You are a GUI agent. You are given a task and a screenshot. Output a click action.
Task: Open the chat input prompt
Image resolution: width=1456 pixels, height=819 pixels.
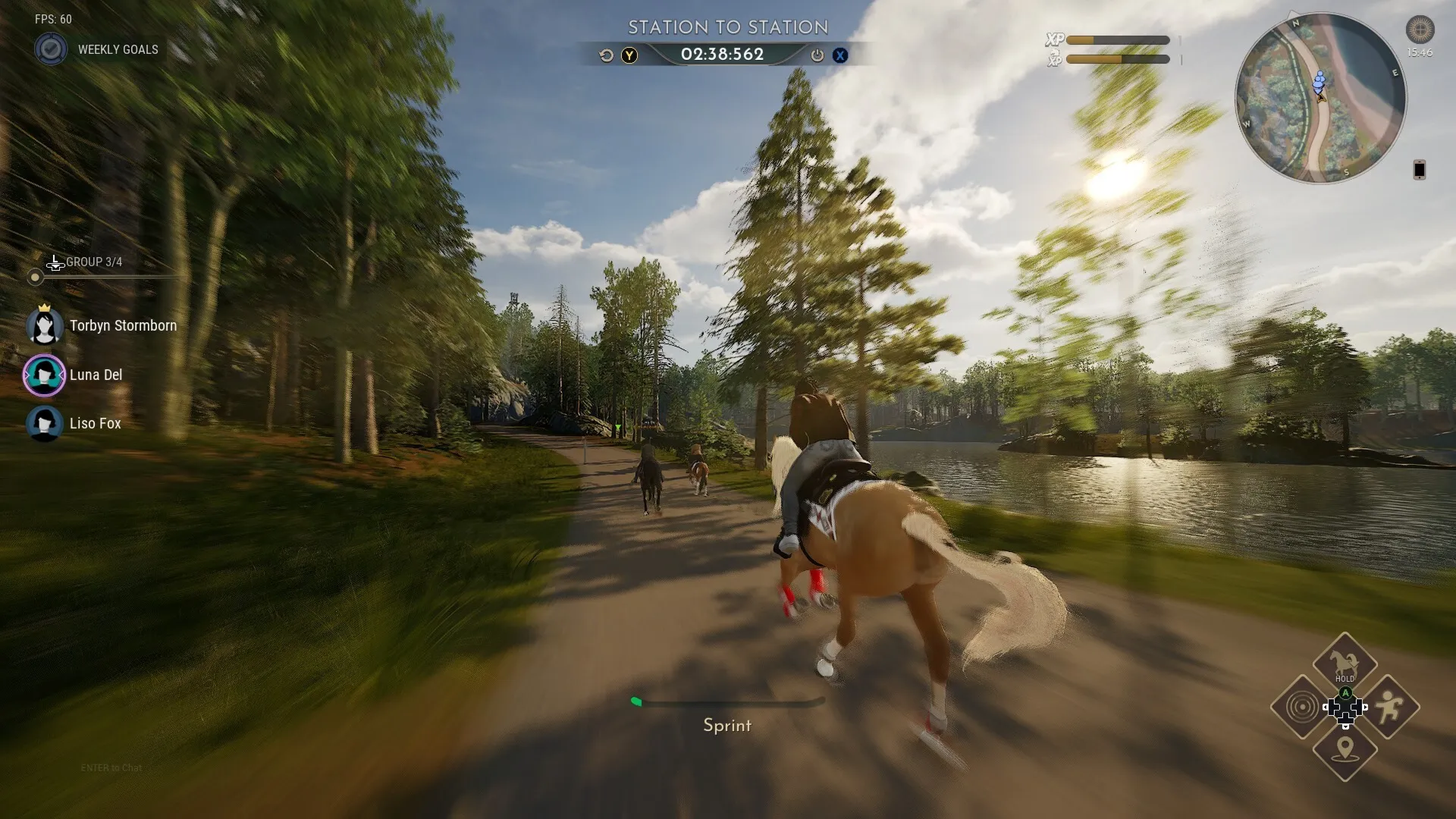pos(111,768)
